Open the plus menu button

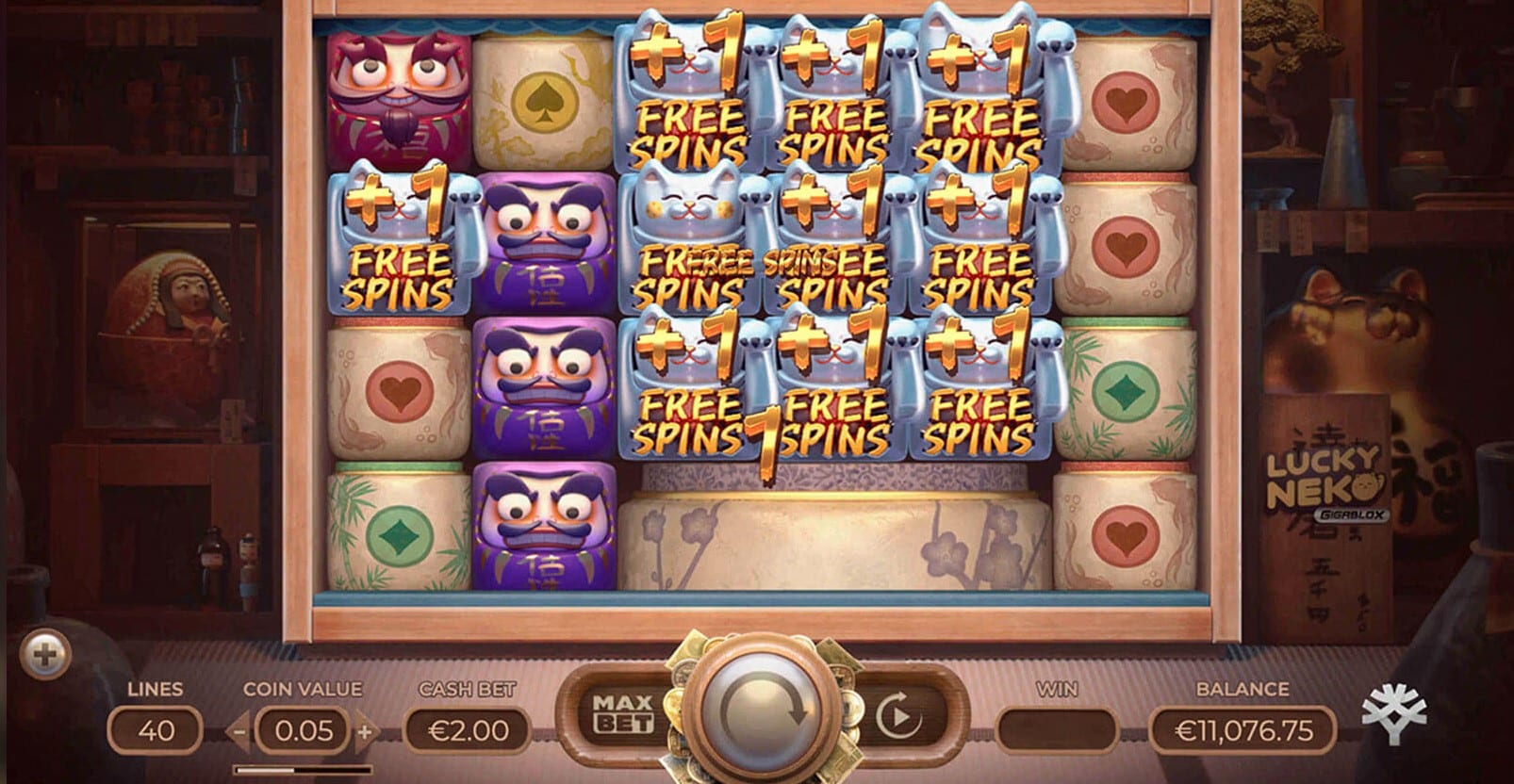45,652
